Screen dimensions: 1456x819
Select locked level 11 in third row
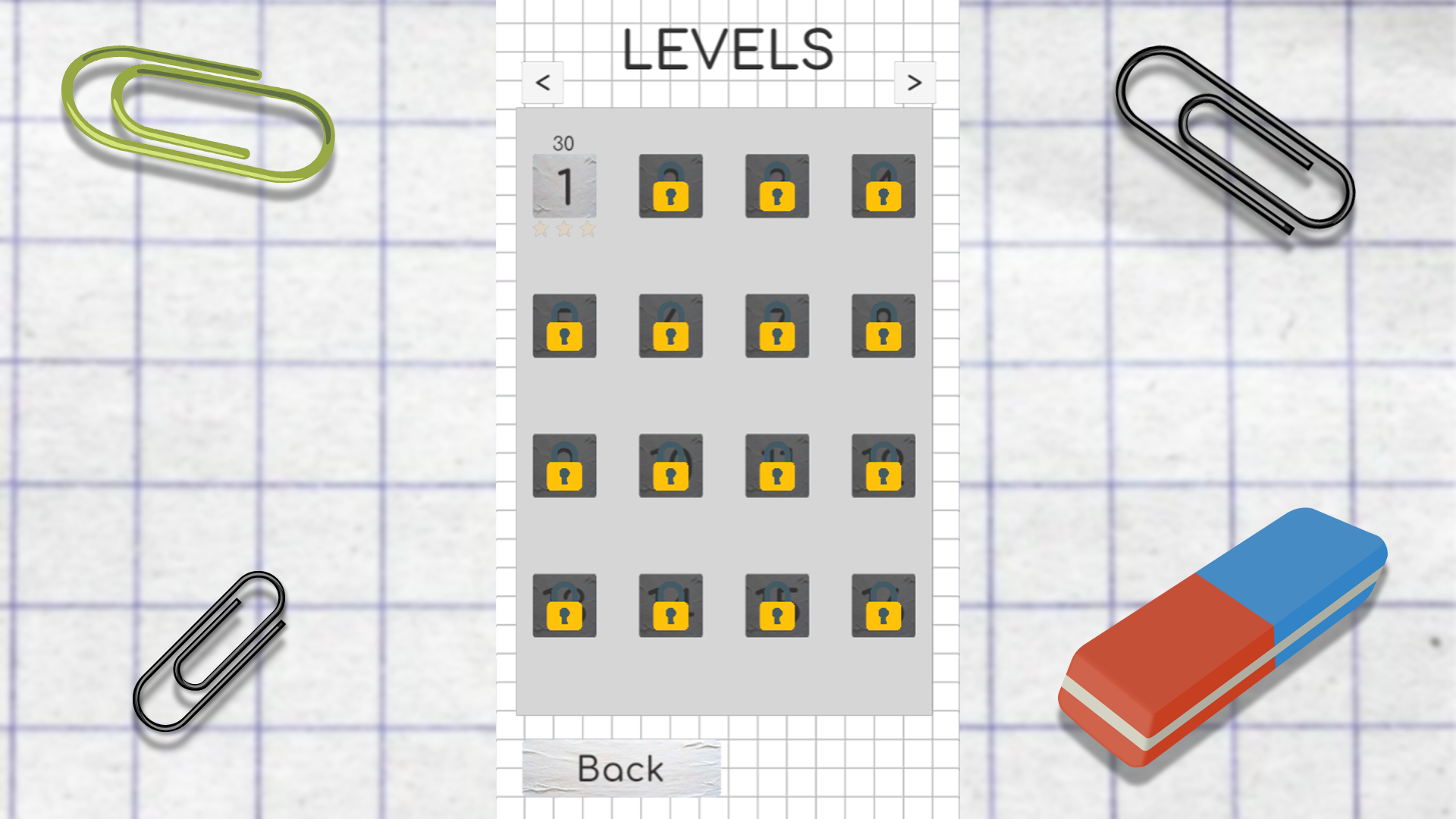(x=777, y=466)
